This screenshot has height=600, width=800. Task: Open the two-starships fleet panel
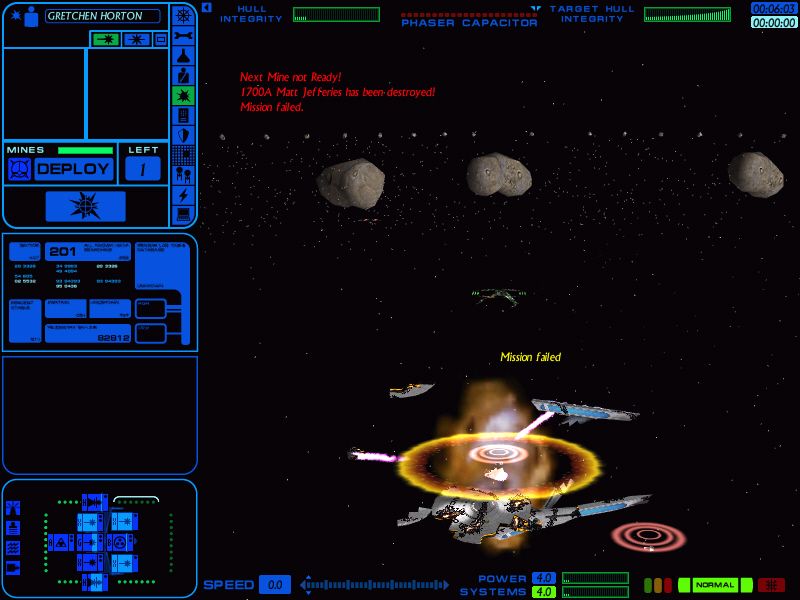(x=184, y=175)
